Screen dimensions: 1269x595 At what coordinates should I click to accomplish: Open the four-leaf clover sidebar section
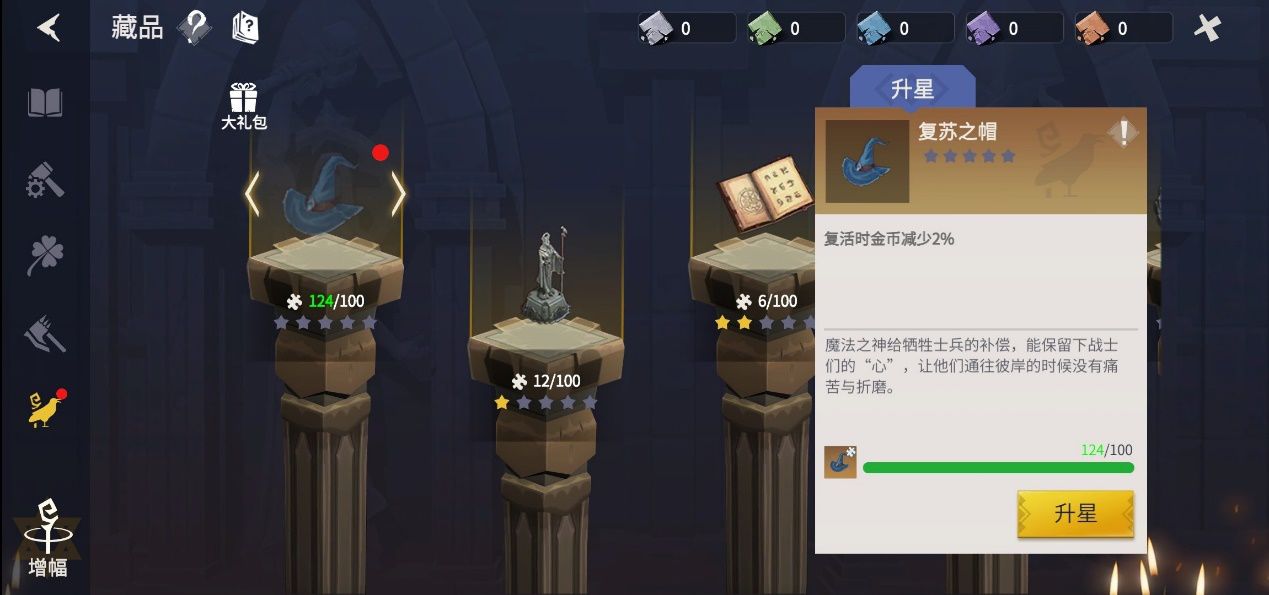tap(45, 257)
